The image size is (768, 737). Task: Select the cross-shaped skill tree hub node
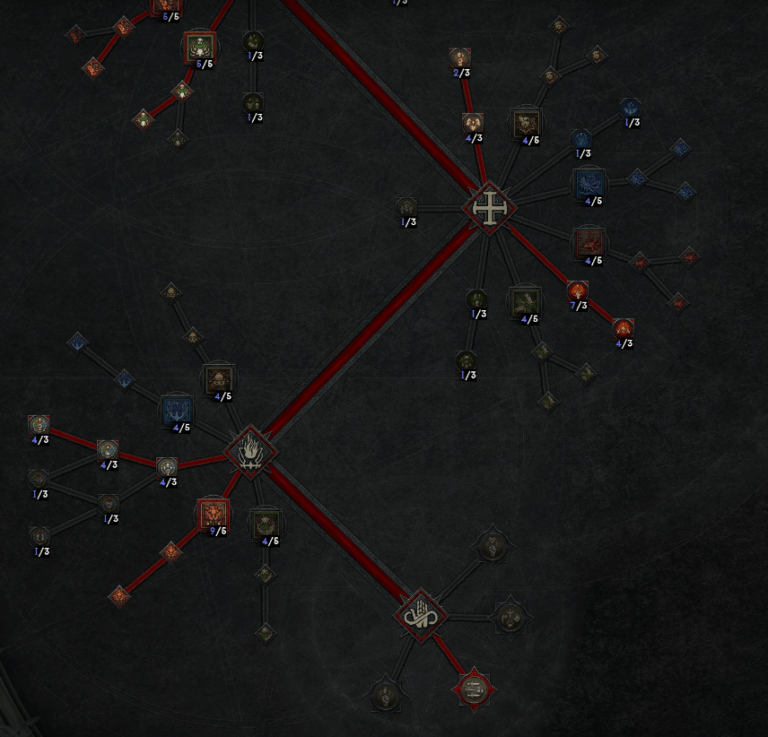click(489, 208)
